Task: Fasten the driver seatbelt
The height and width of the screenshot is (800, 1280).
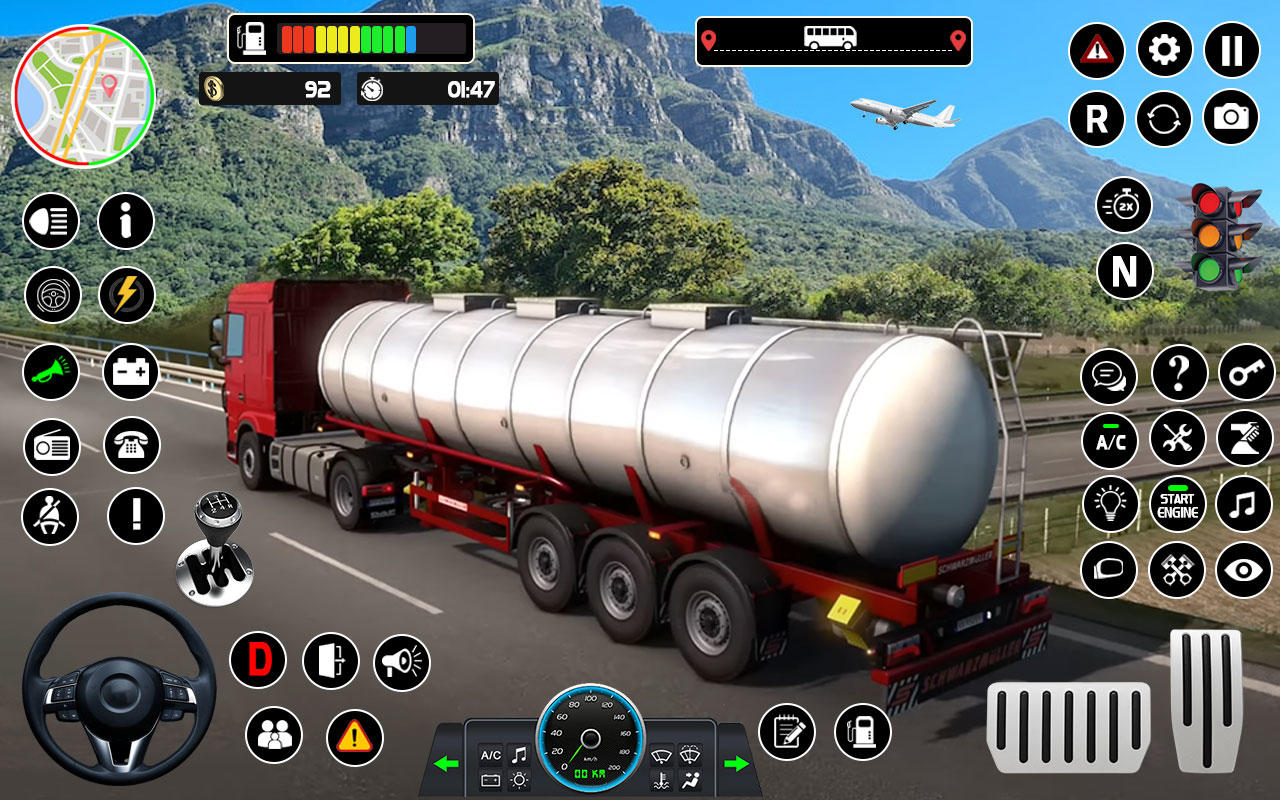Action: 51,517
